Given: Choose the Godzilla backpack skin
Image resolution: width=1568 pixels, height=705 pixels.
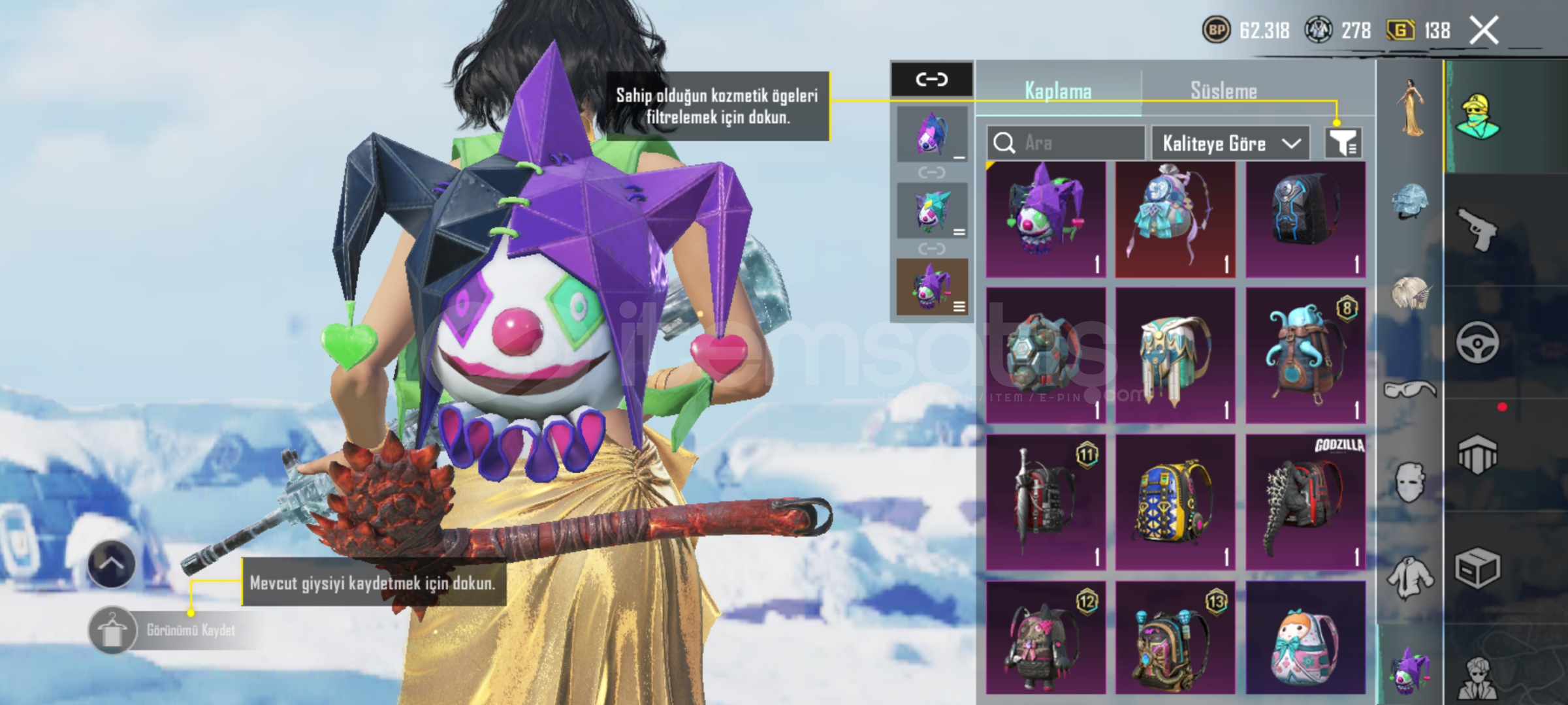Looking at the screenshot, I should coord(1305,502).
